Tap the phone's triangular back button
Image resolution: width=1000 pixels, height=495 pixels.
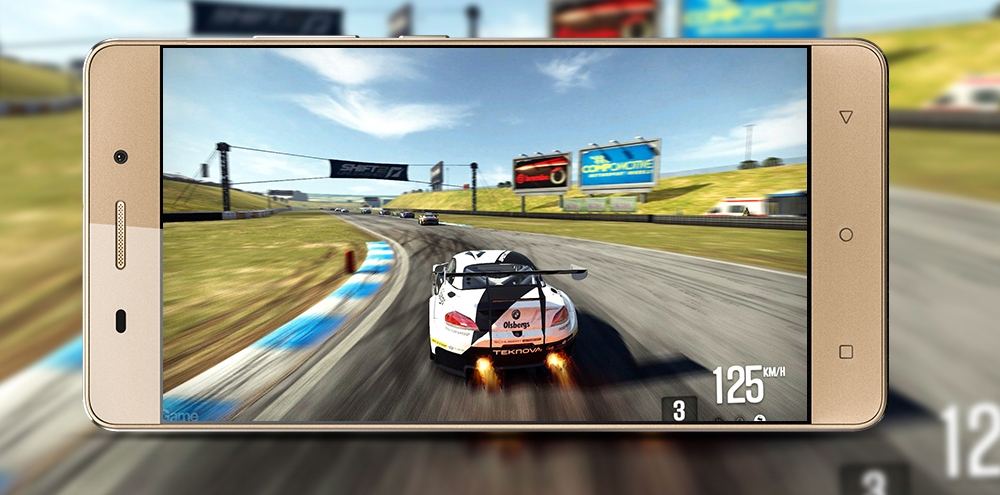tap(846, 117)
